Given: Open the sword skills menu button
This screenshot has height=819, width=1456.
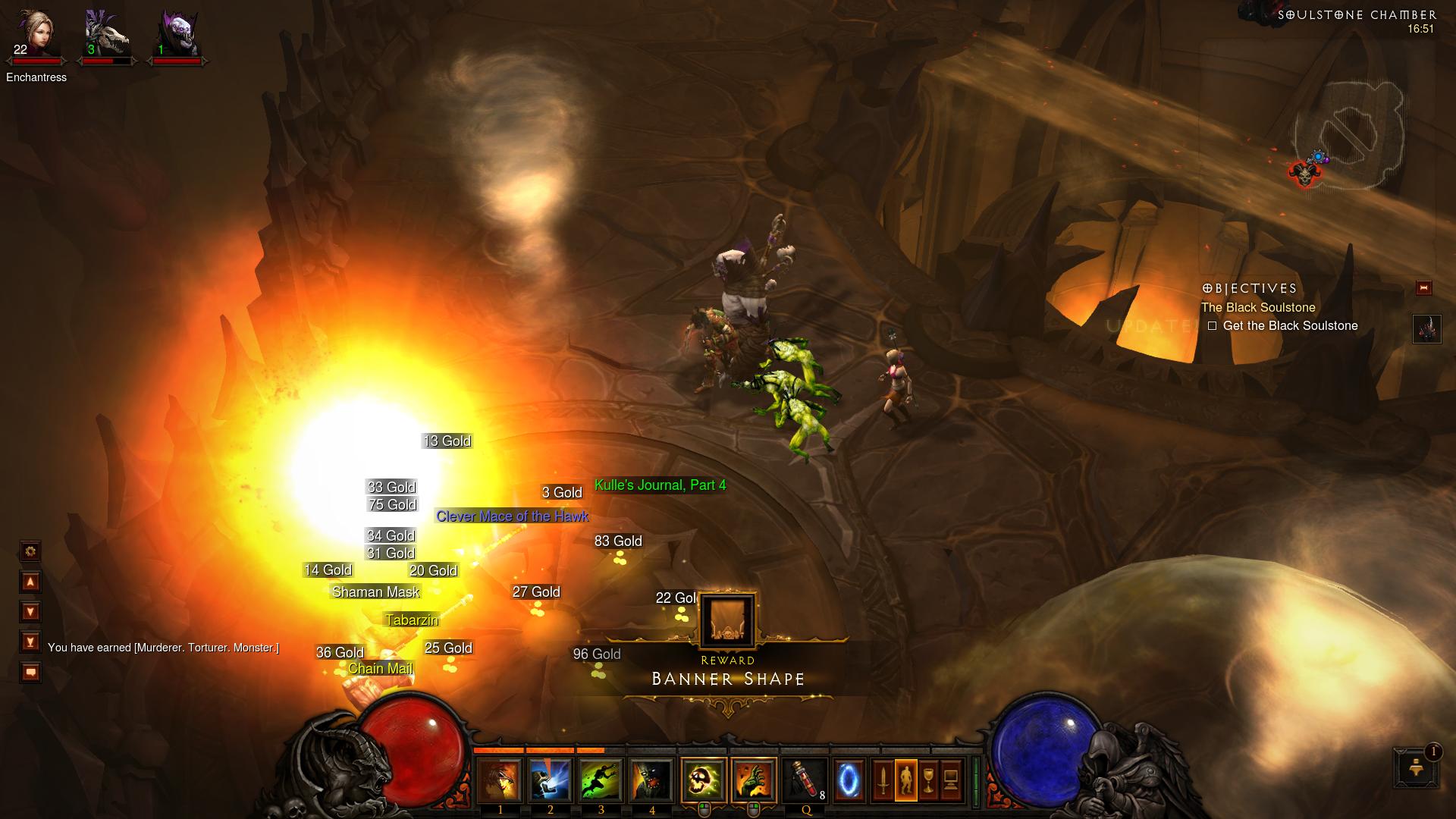Looking at the screenshot, I should pyautogui.click(x=883, y=780).
